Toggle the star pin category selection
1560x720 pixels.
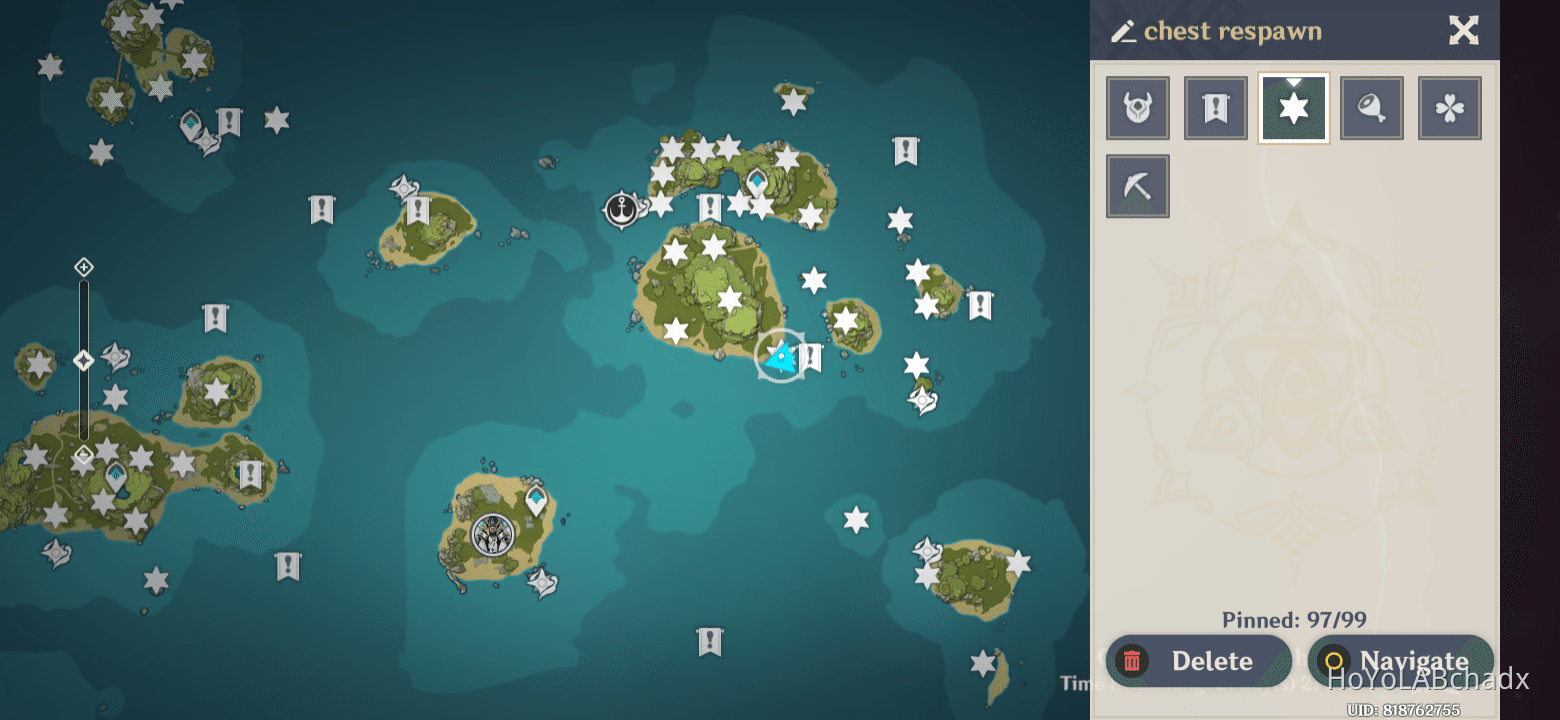click(1293, 107)
